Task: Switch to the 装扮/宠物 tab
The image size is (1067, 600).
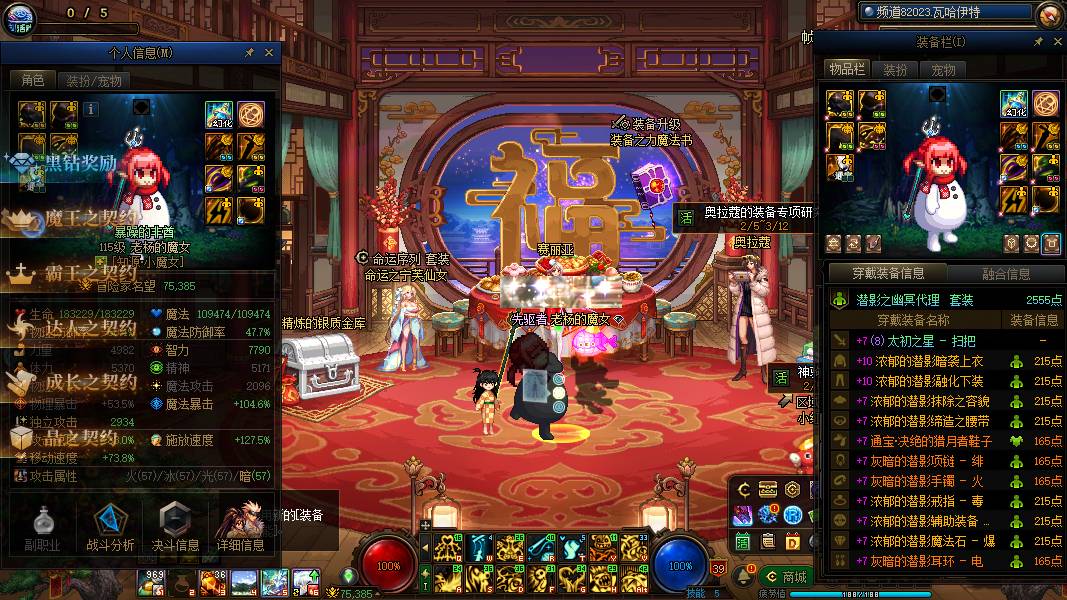Action: tap(94, 81)
